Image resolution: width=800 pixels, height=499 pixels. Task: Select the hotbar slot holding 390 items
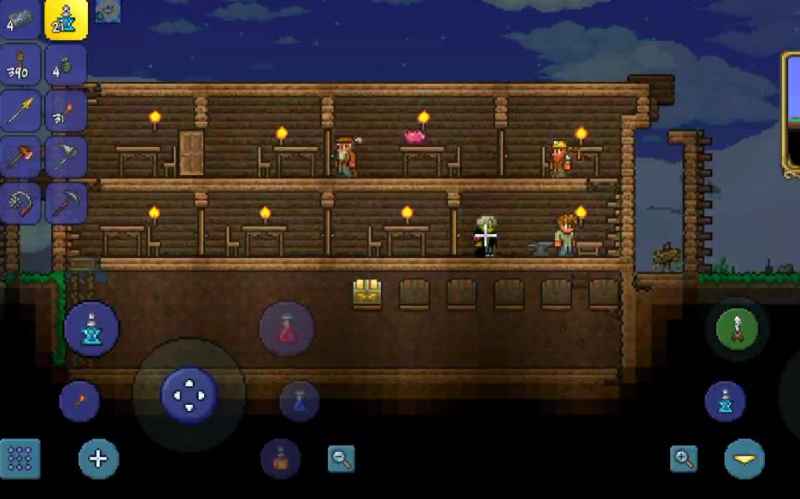coord(21,64)
